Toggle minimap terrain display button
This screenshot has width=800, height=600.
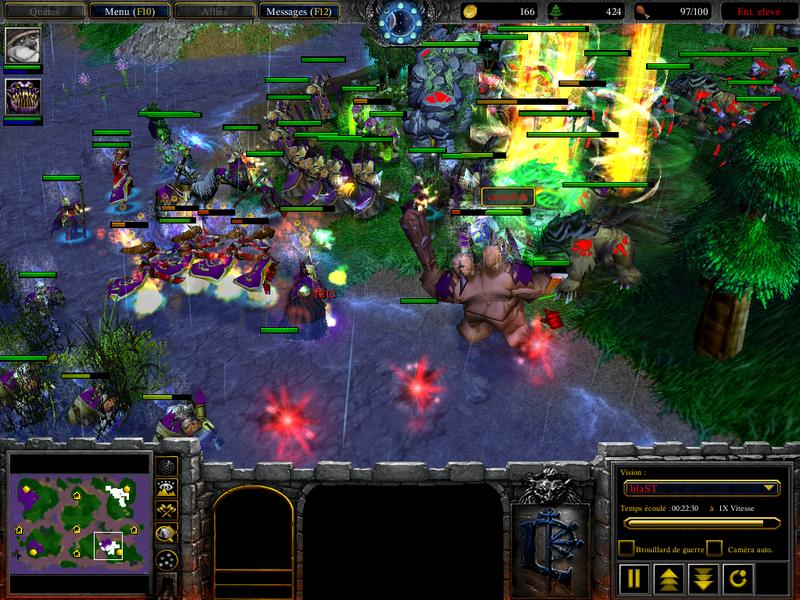pos(167,488)
